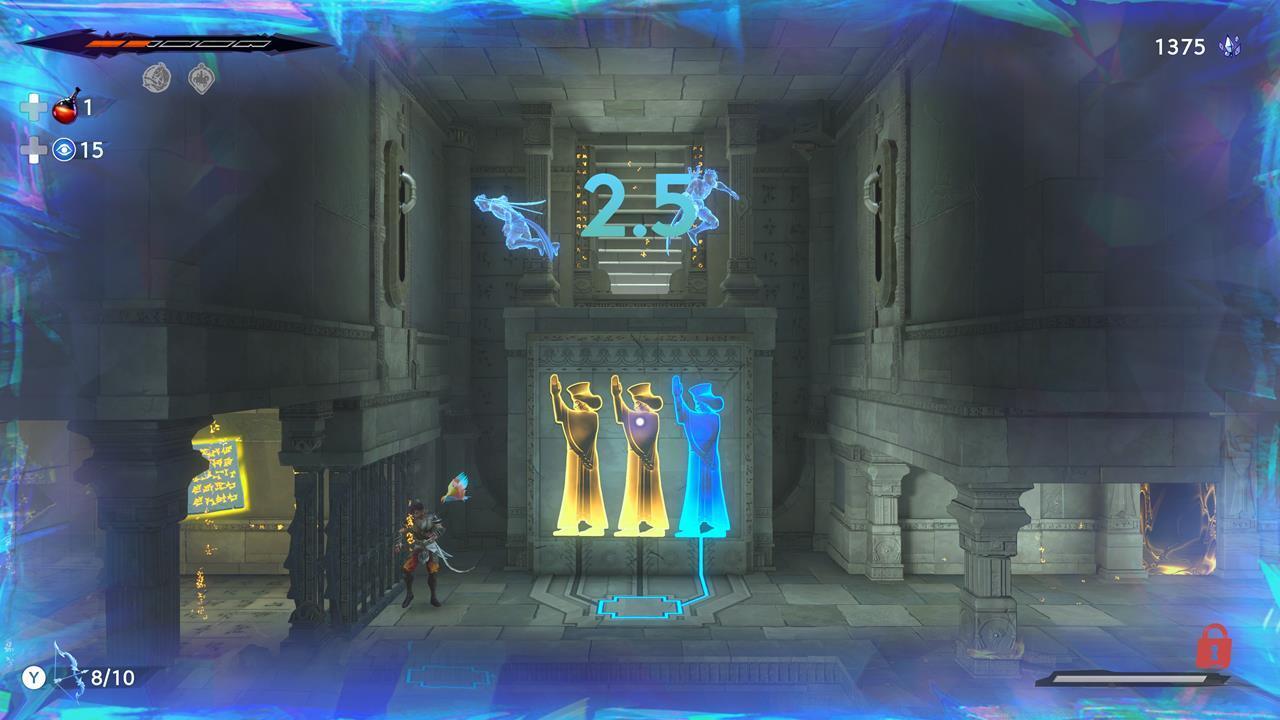Select the right grayed amulet pendant icon

coord(200,76)
